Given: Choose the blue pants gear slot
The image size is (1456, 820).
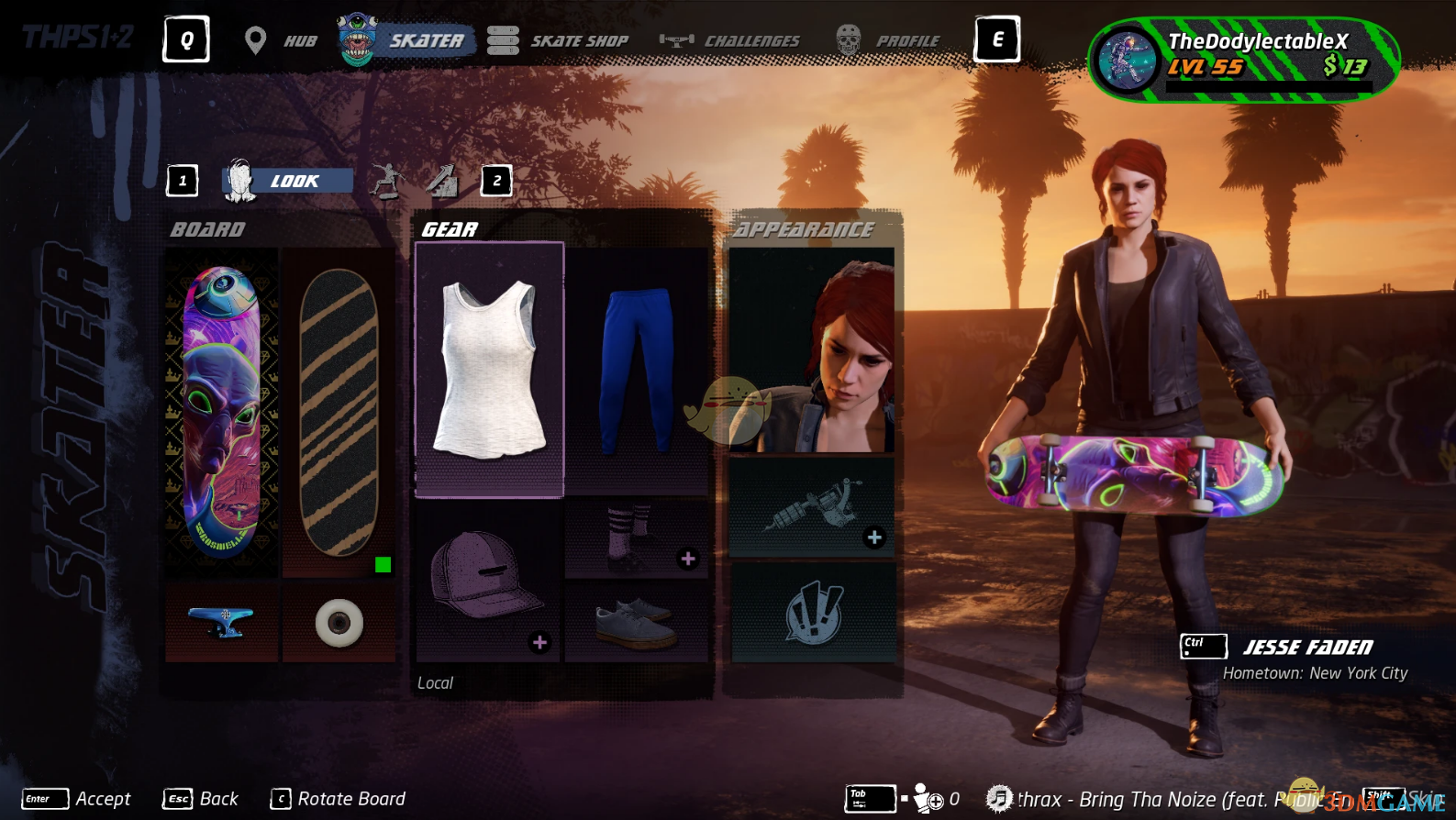Looking at the screenshot, I should point(637,370).
